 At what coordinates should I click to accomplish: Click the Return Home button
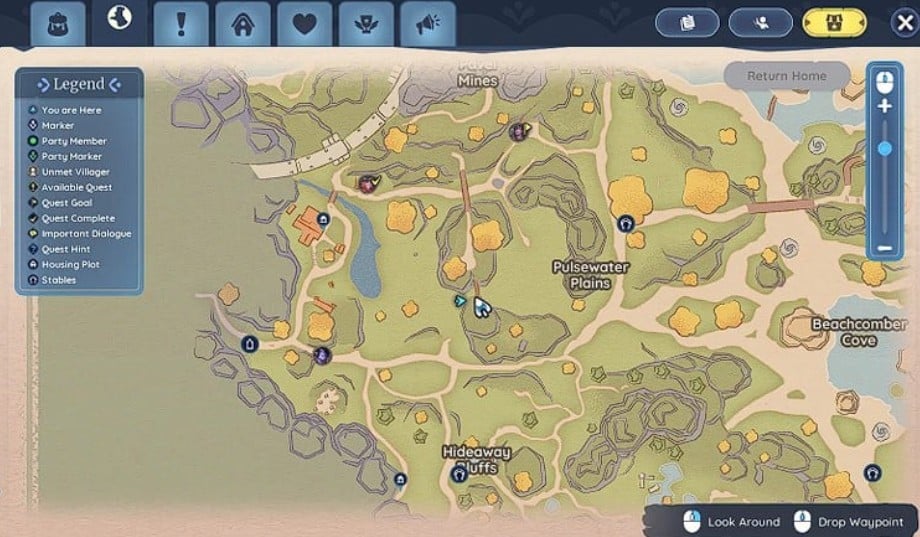pos(786,76)
